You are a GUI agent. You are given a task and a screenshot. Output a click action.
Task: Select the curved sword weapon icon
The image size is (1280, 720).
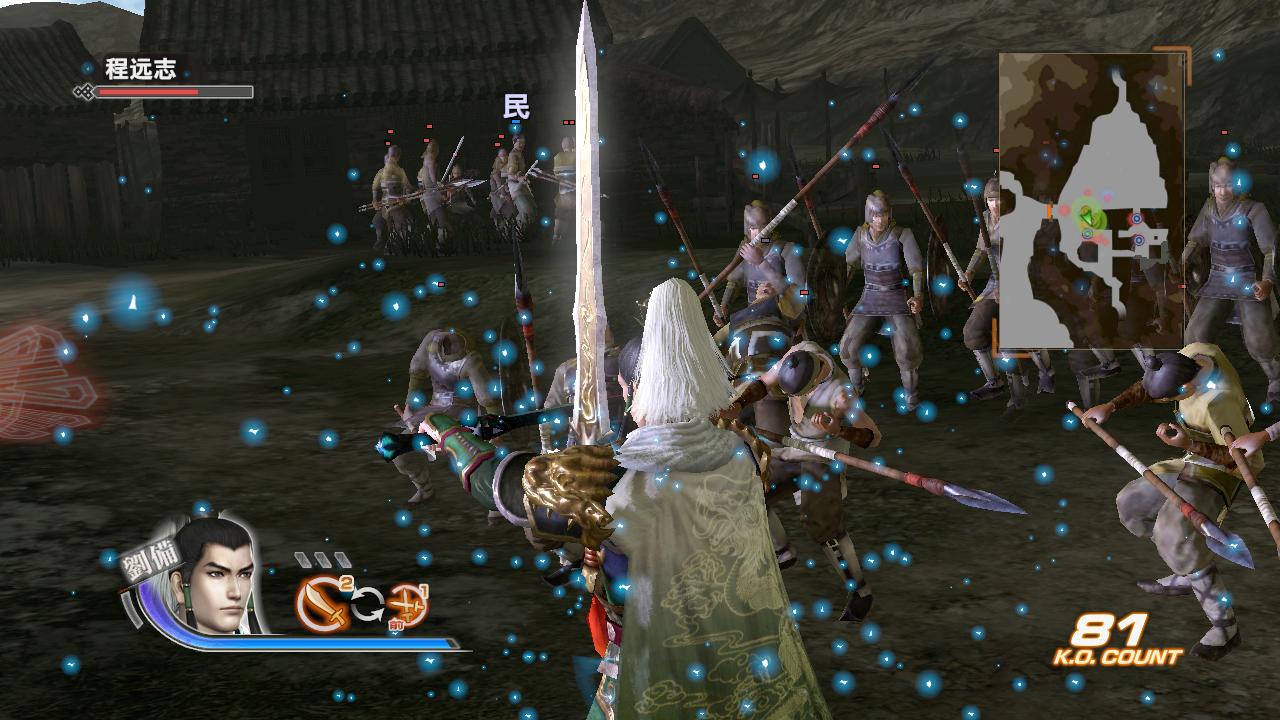click(x=323, y=603)
